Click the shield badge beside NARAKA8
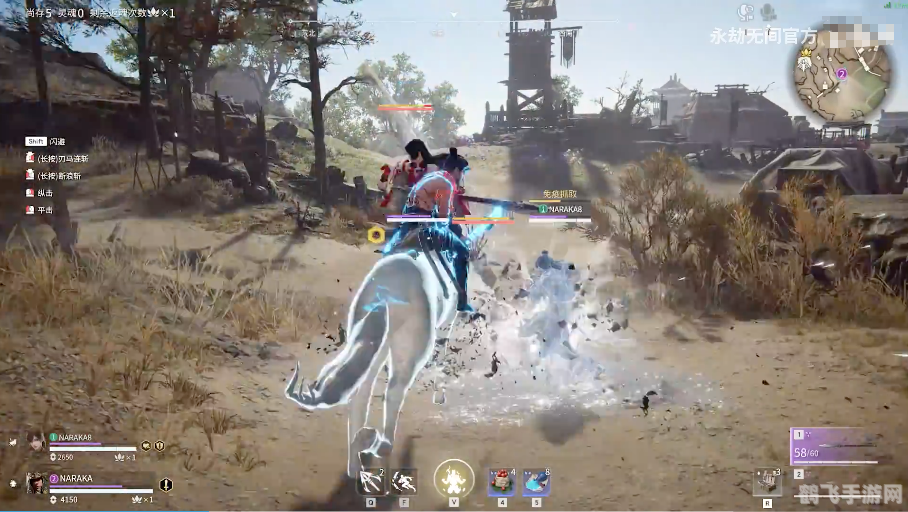908x512 pixels. (159, 446)
